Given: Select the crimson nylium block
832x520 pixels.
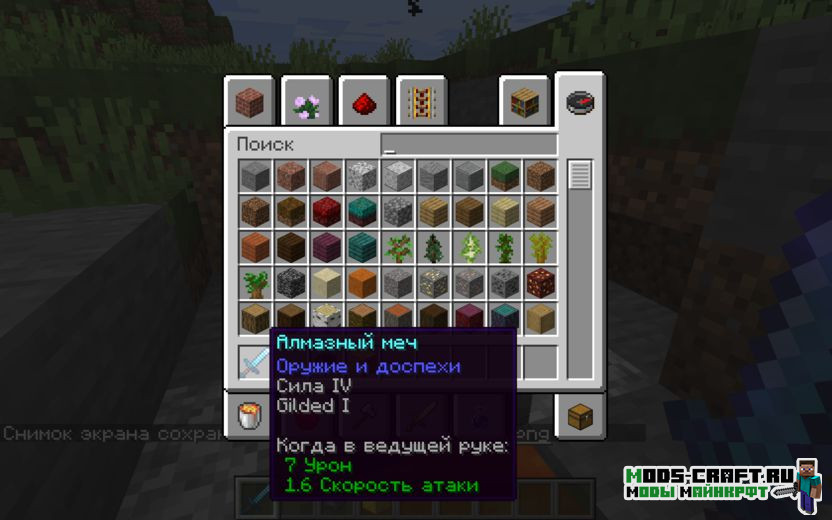Looking at the screenshot, I should pyautogui.click(x=326, y=212).
